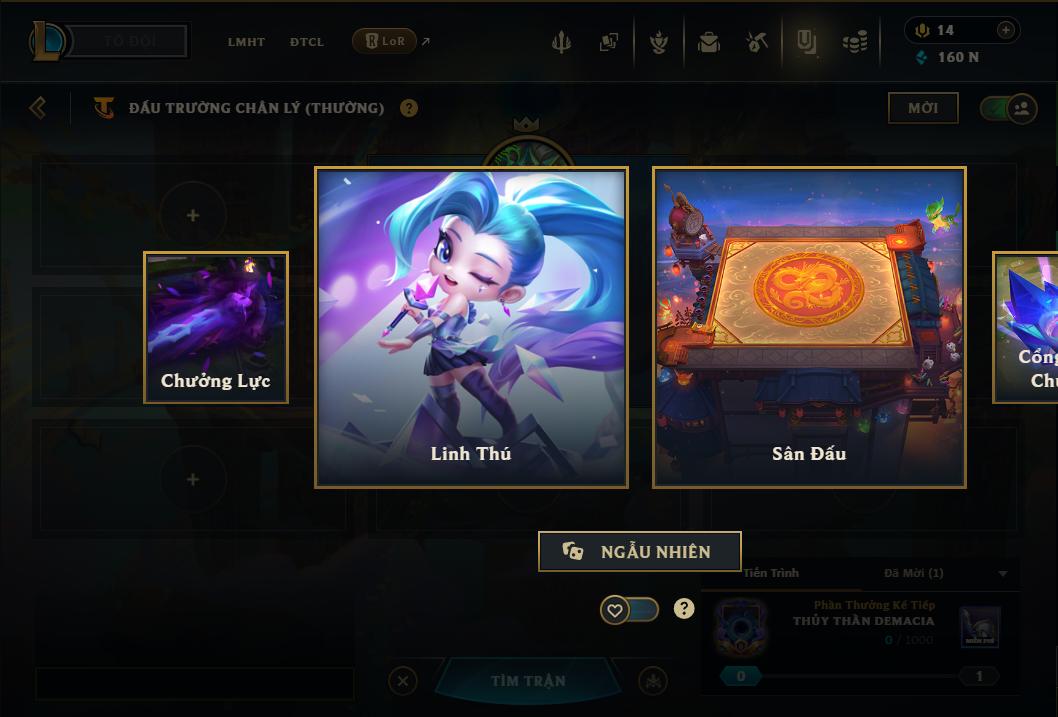Click the plus button beside currency 14

(x=1006, y=30)
